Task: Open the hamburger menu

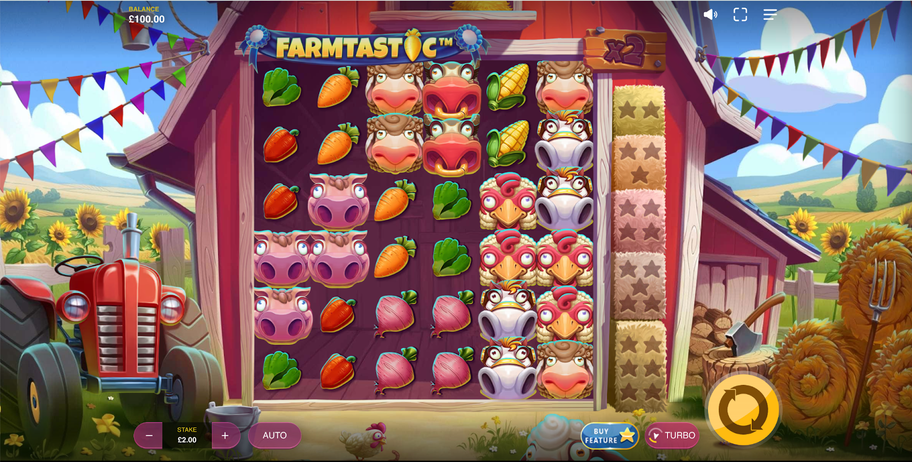Action: 770,15
